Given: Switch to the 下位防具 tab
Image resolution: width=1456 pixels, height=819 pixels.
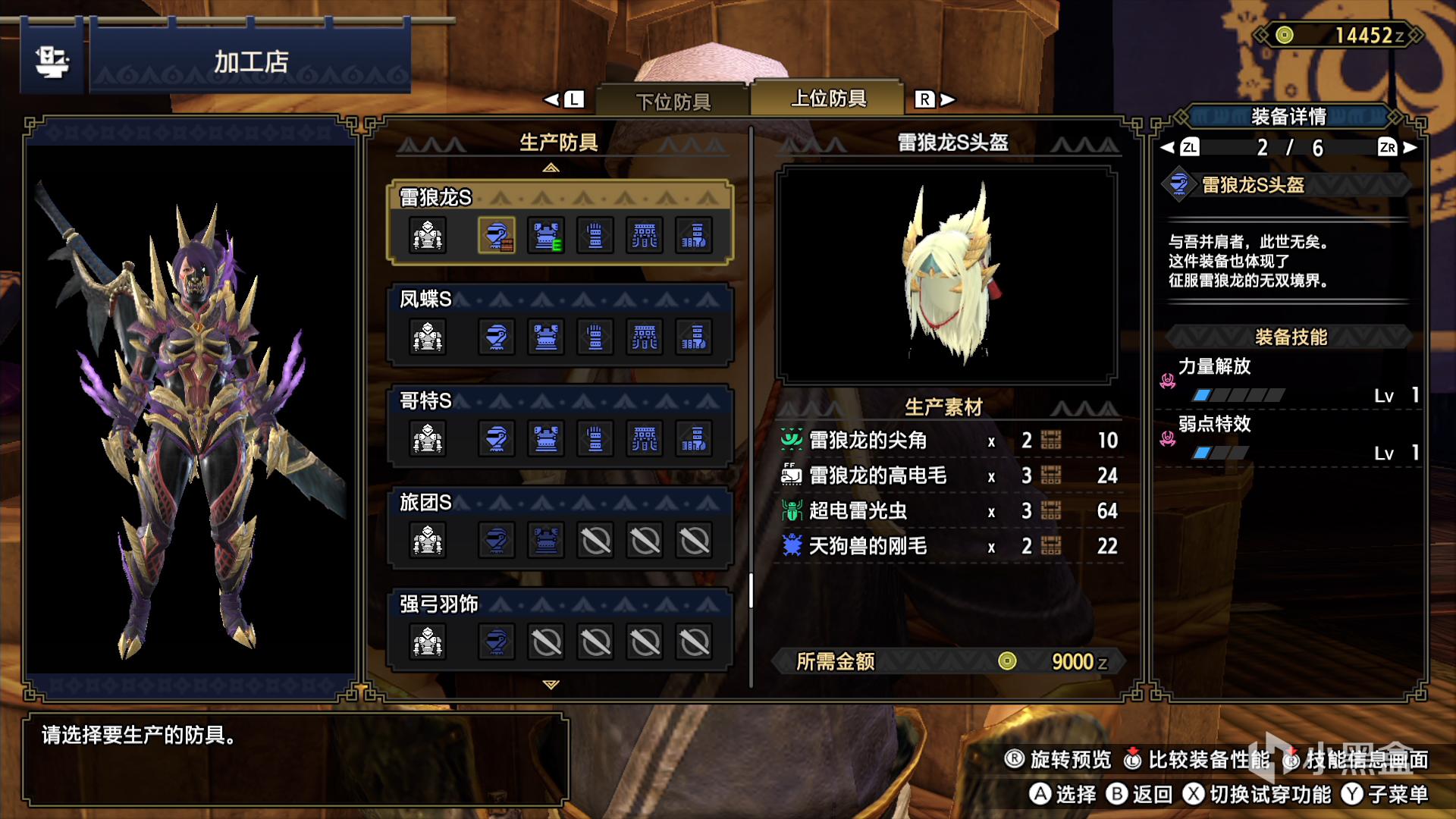Looking at the screenshot, I should pos(673,101).
